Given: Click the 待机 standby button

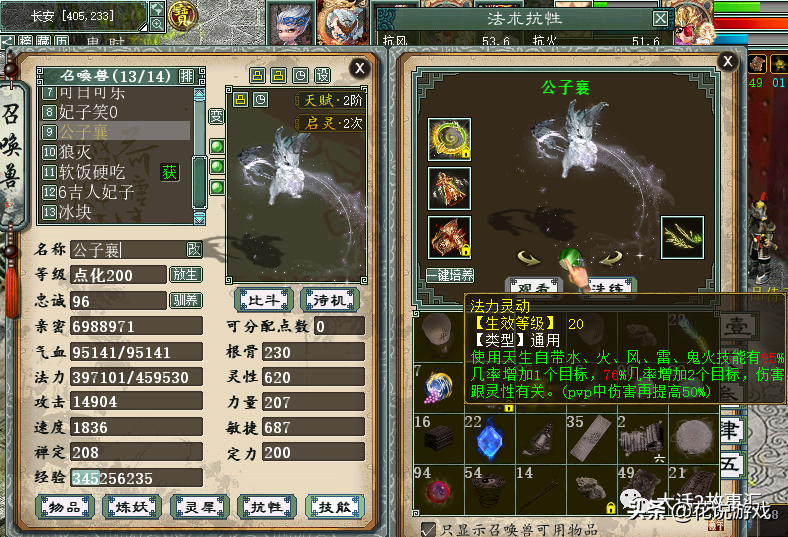Looking at the screenshot, I should click(327, 300).
